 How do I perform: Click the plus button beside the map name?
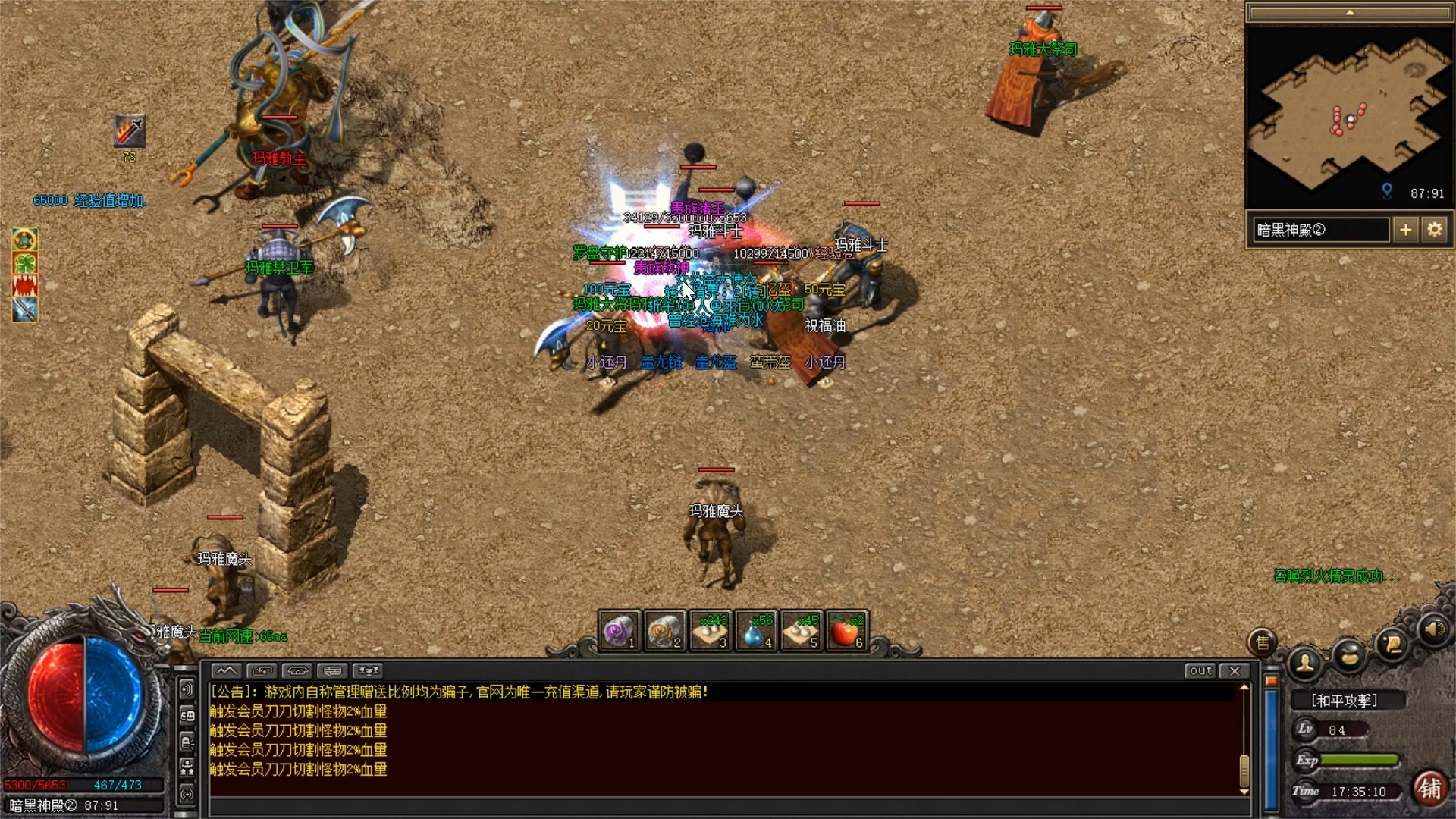[x=1405, y=229]
